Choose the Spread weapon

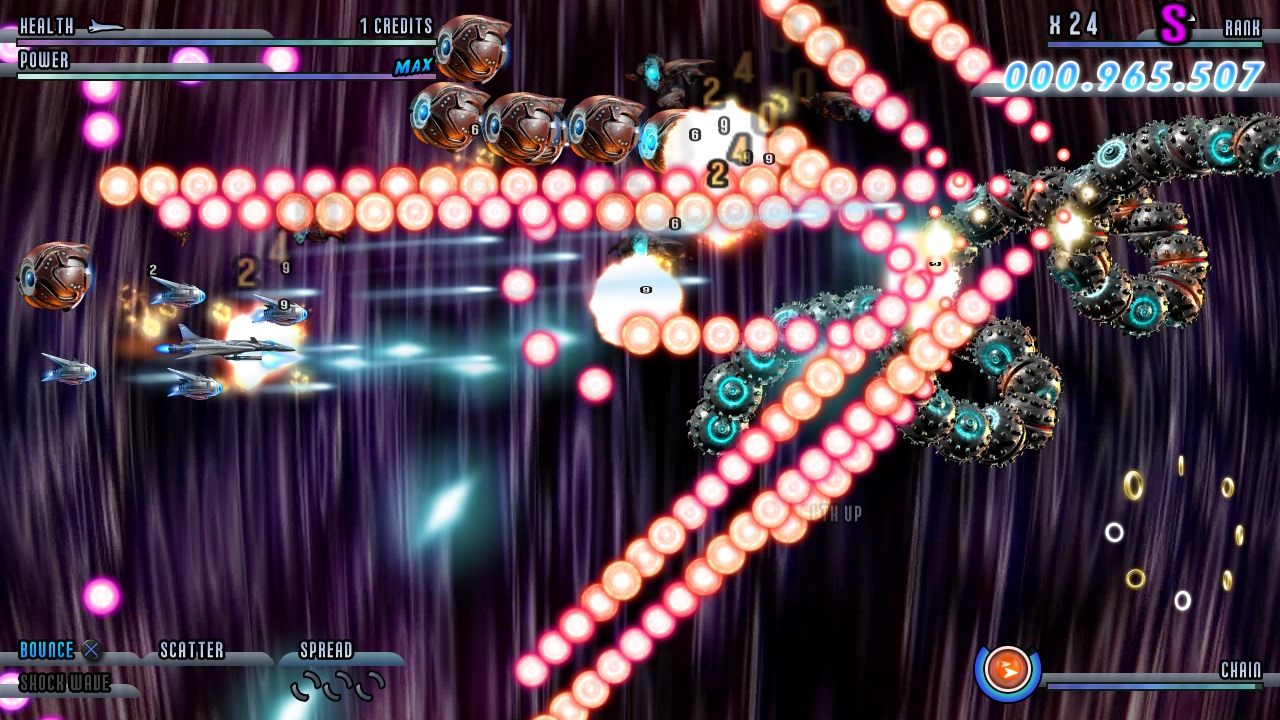pos(327,651)
